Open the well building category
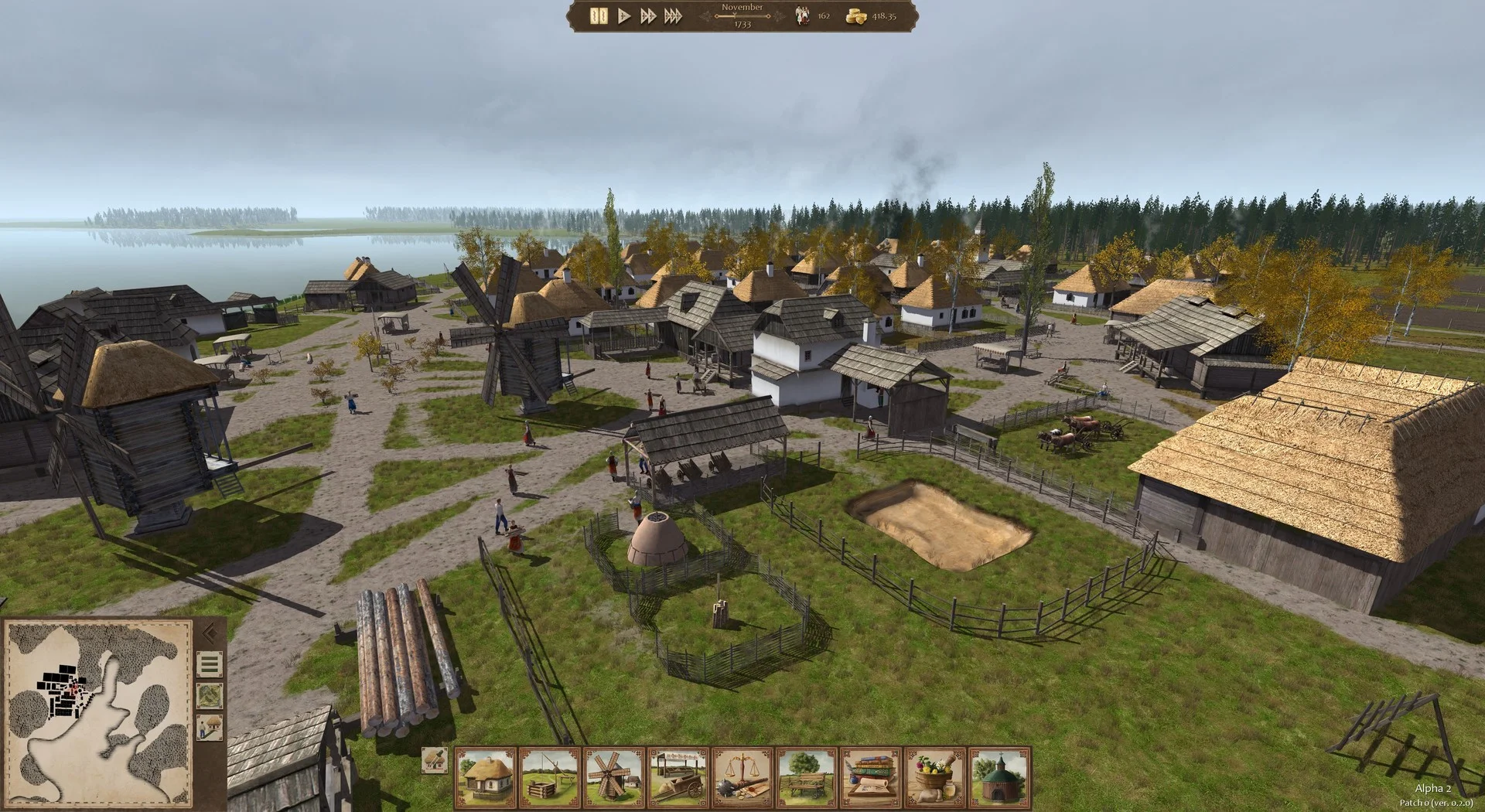The image size is (1485, 812). (550, 776)
